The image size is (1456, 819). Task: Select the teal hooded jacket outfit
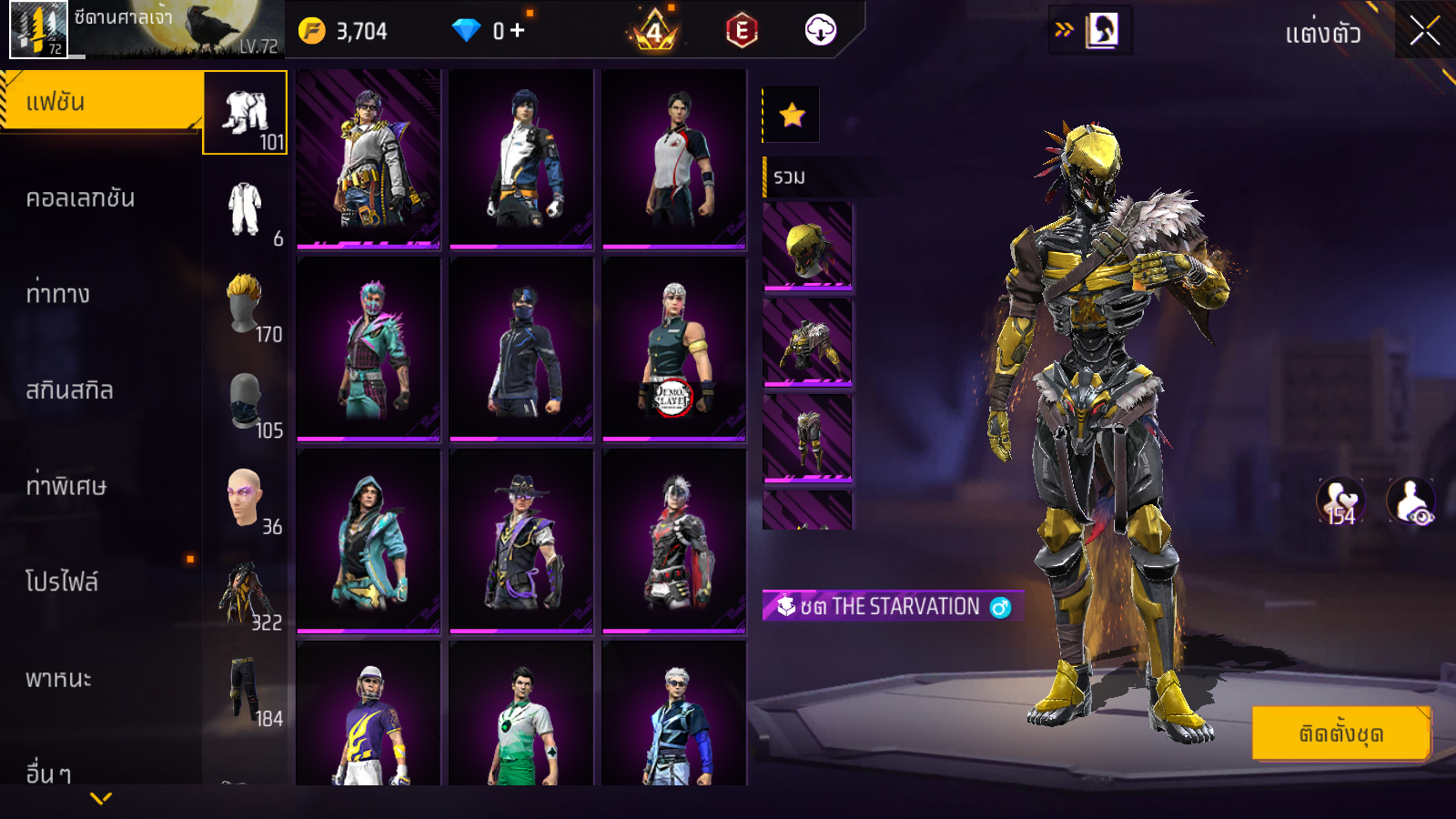369,541
